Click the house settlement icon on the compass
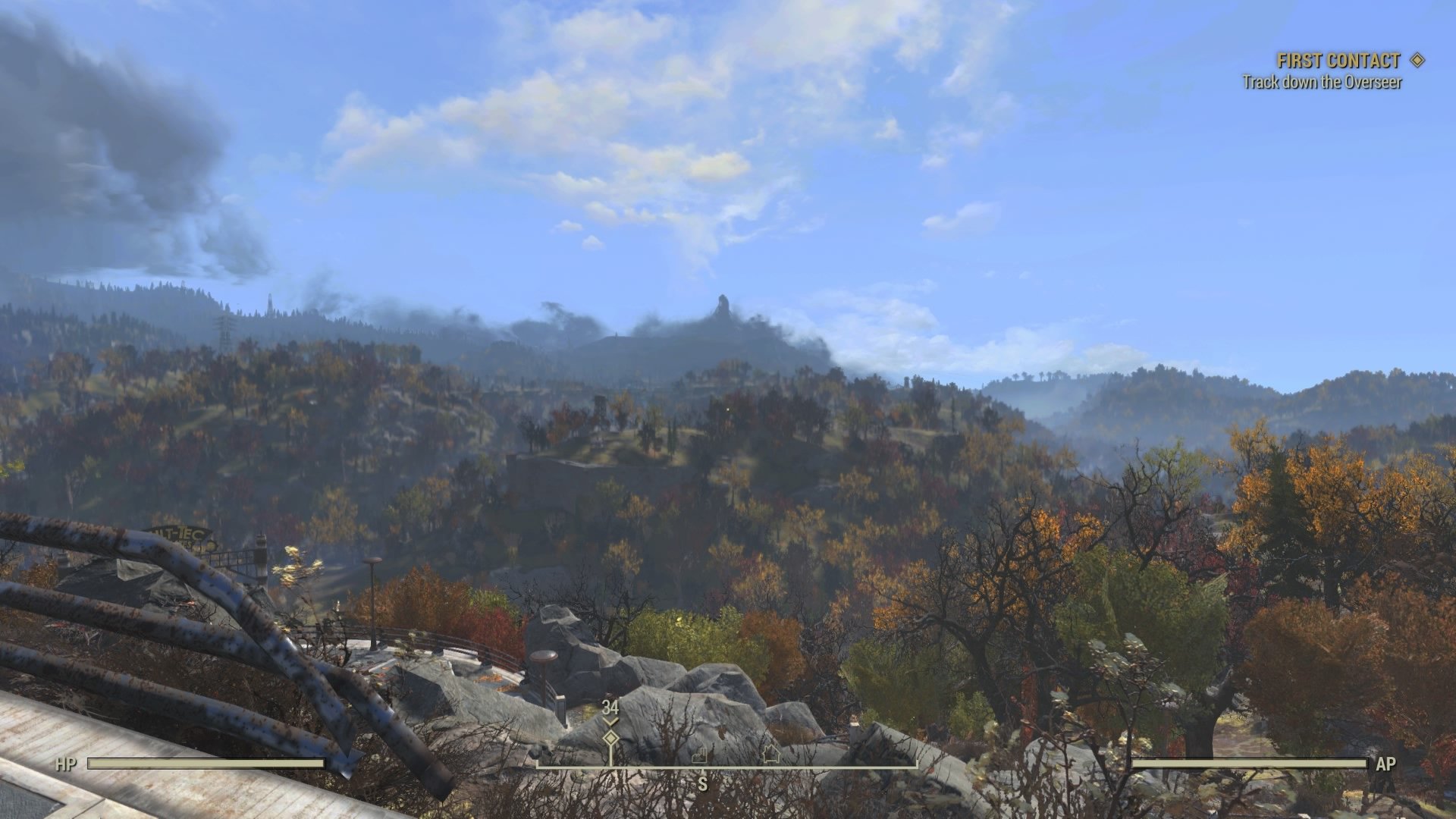 tap(771, 755)
